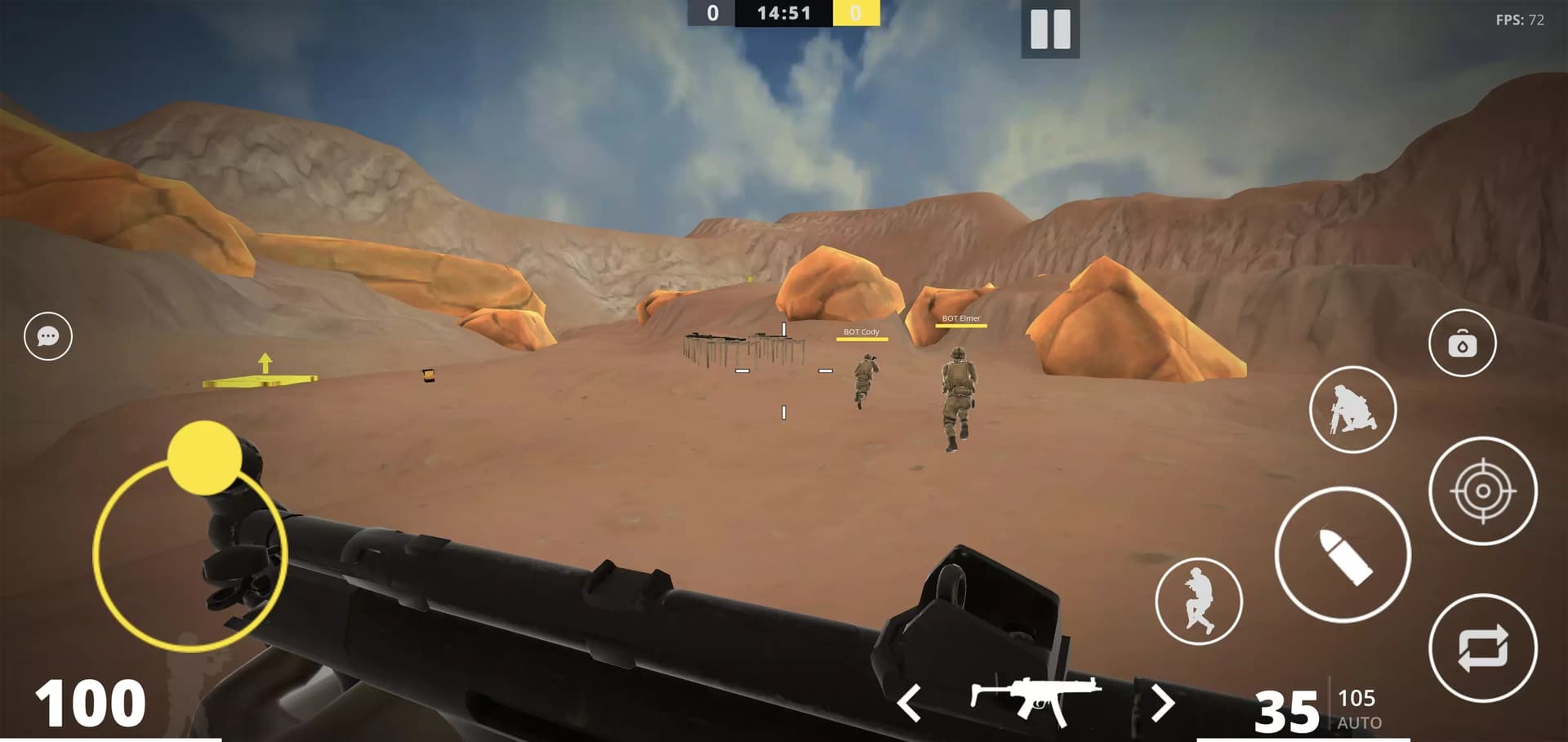Aim down sights with crosshair button
The width and height of the screenshot is (1568, 742).
pyautogui.click(x=1482, y=491)
